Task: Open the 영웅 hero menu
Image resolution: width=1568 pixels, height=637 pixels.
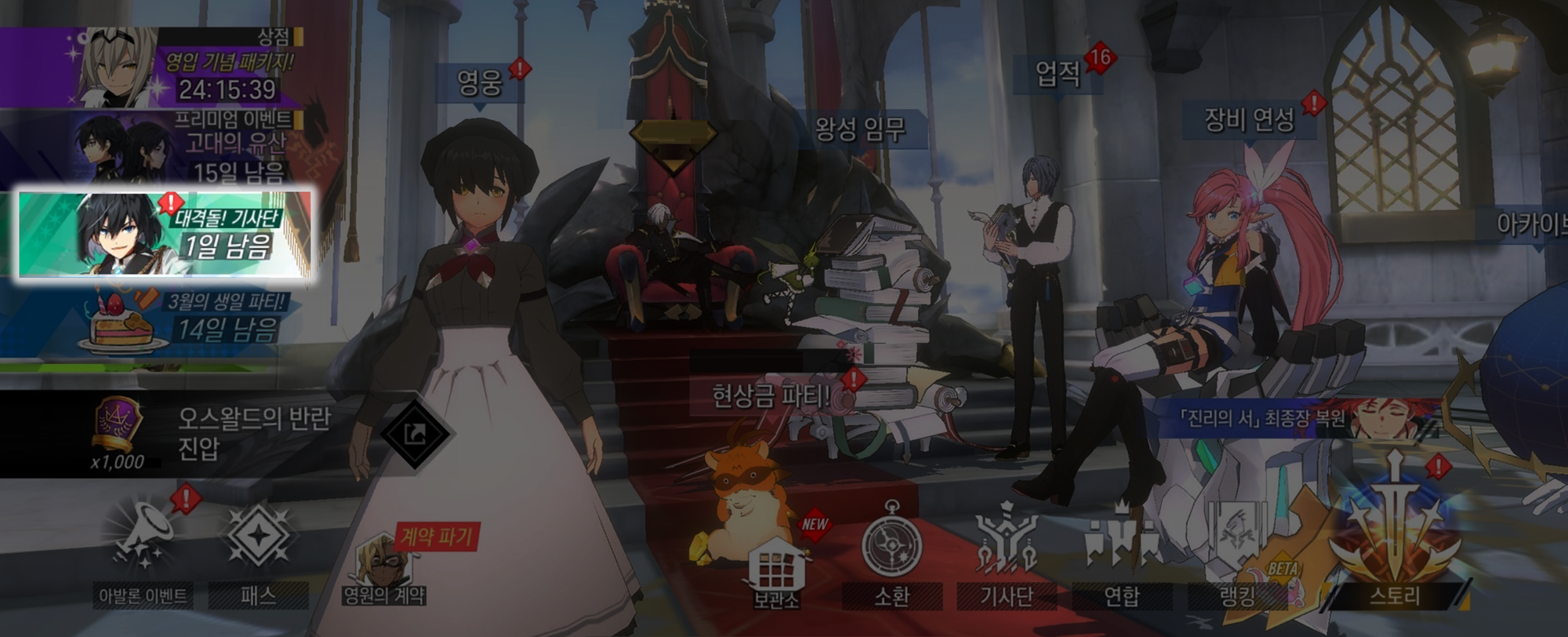Action: (480, 82)
